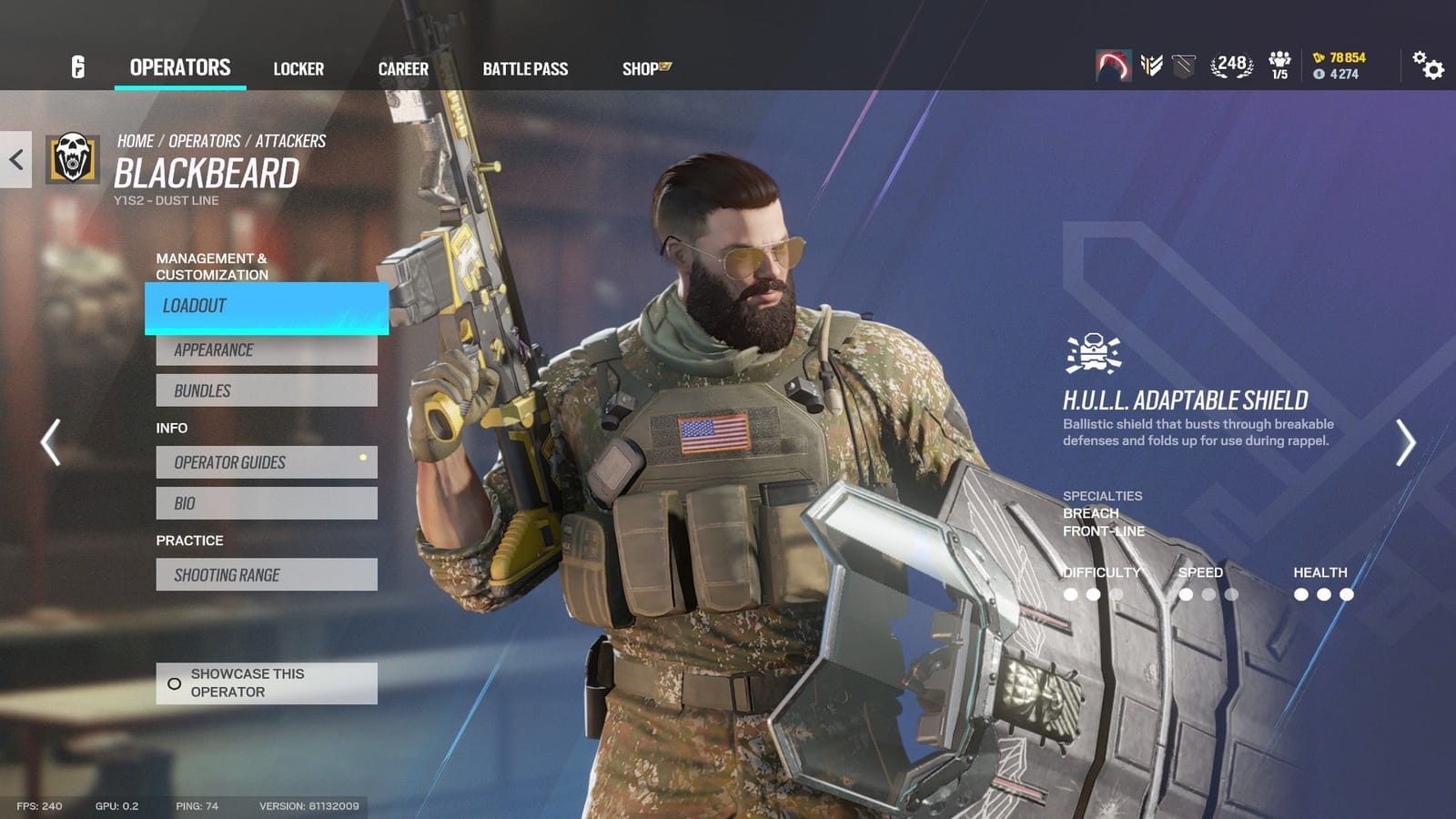Click the rank chevrons icon

point(1150,66)
